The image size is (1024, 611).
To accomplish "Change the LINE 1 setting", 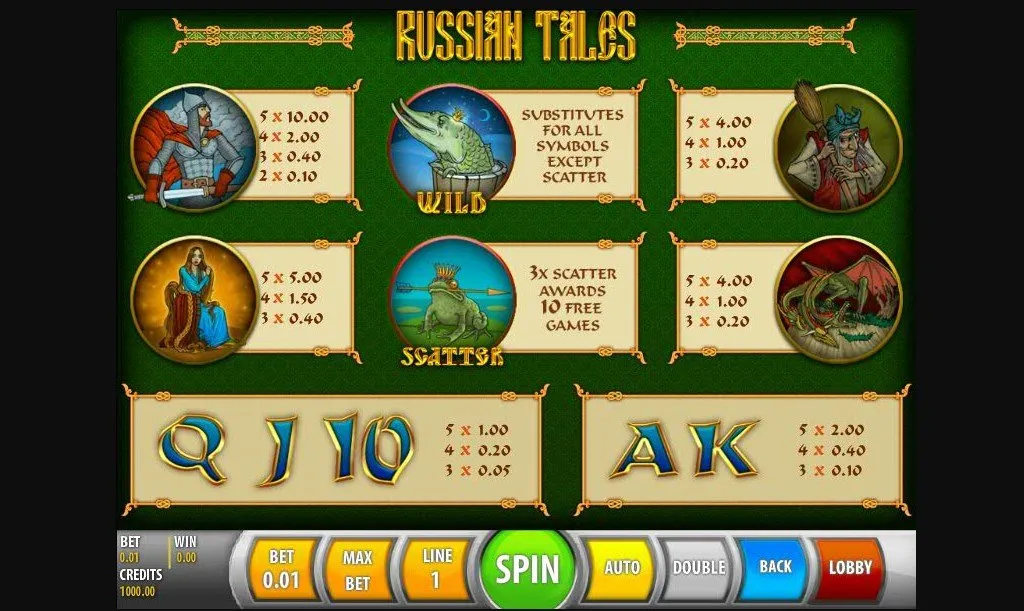I will [434, 569].
